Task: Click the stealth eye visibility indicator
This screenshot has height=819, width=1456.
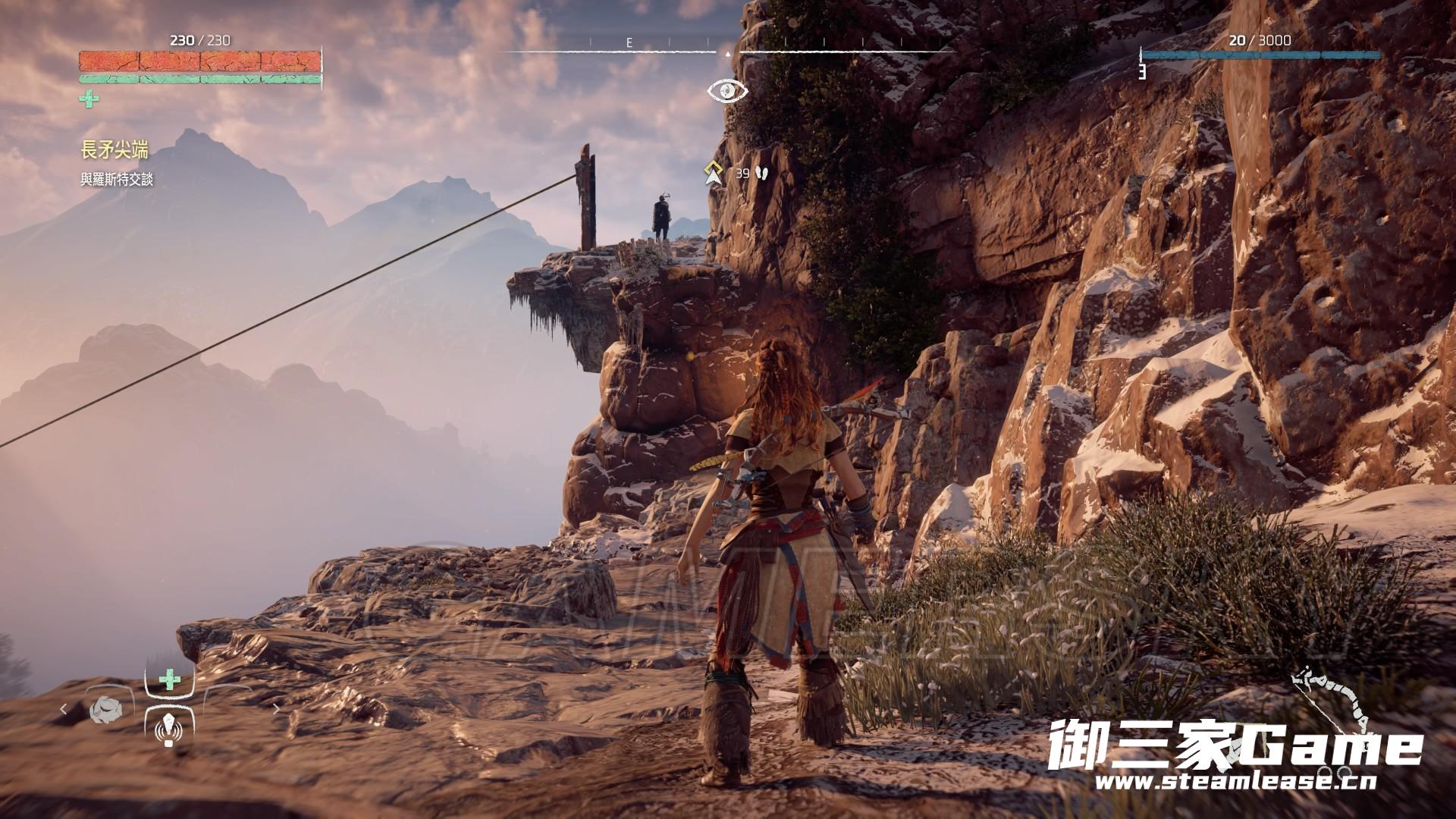Action: pyautogui.click(x=727, y=91)
